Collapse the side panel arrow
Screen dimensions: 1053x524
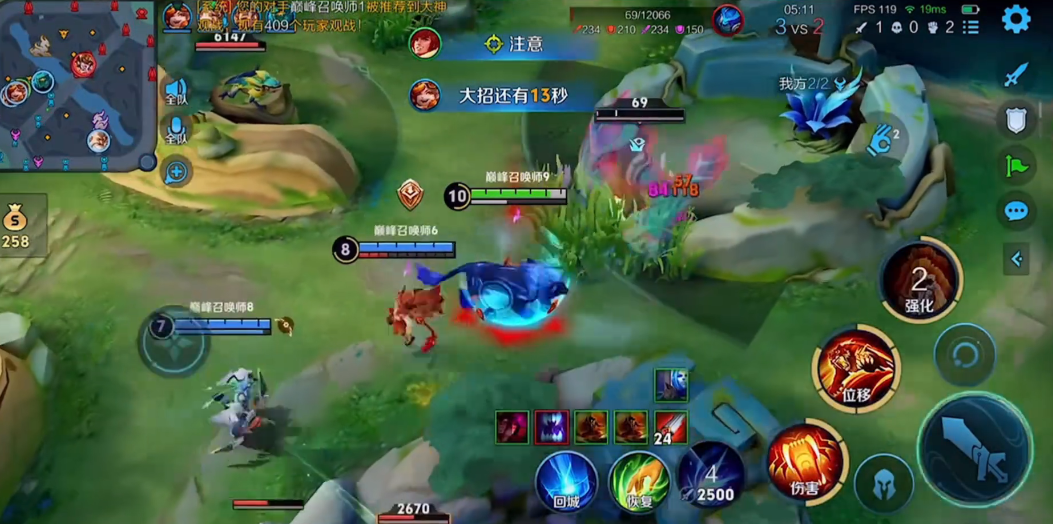pyautogui.click(x=1016, y=260)
